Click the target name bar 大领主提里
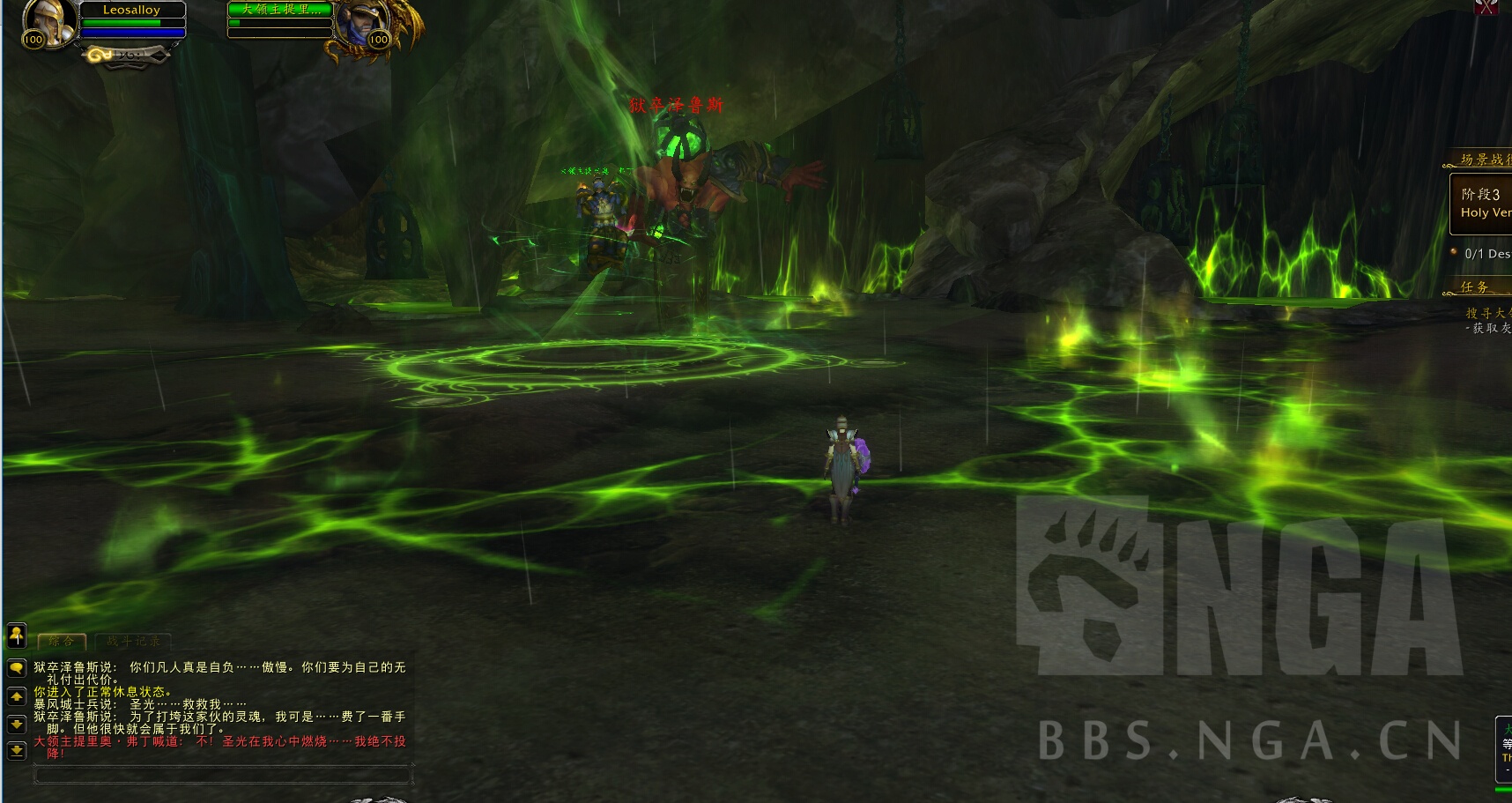1512x803 pixels. tap(279, 10)
